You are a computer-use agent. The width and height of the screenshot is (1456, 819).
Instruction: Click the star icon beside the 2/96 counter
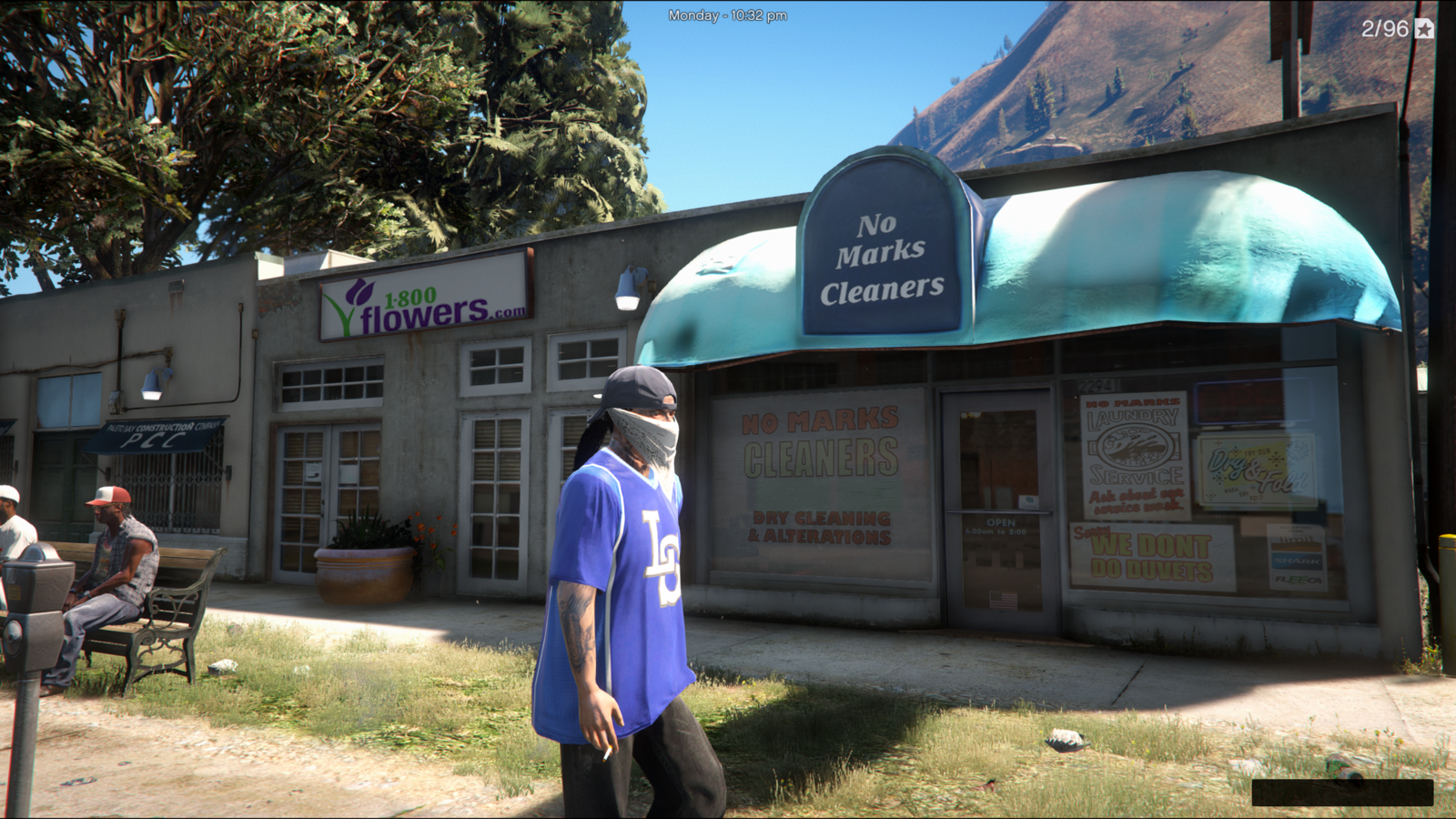pos(1424,29)
